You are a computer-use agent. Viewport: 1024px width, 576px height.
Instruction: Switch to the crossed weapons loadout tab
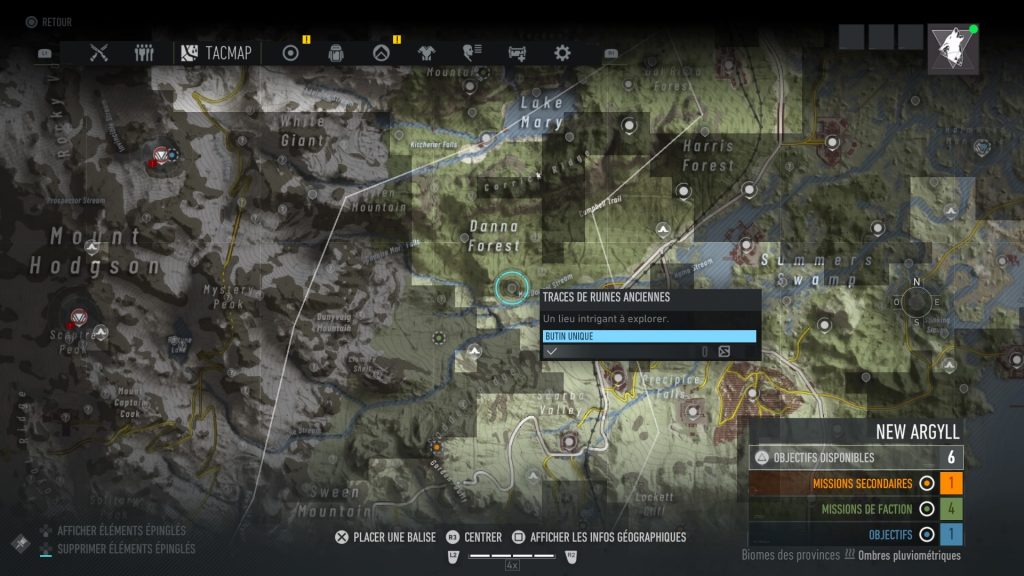click(x=99, y=53)
